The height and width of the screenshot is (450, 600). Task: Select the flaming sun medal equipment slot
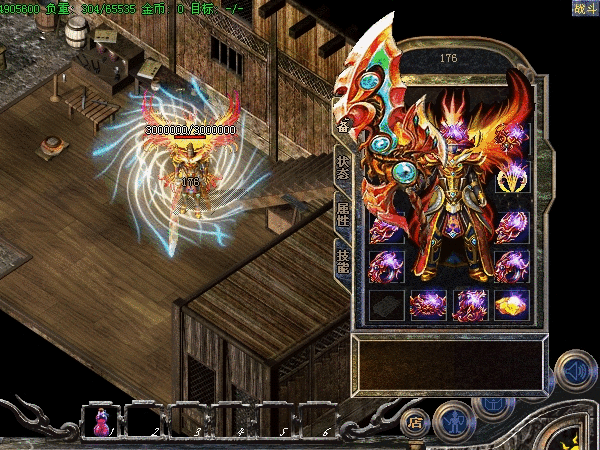click(x=512, y=176)
